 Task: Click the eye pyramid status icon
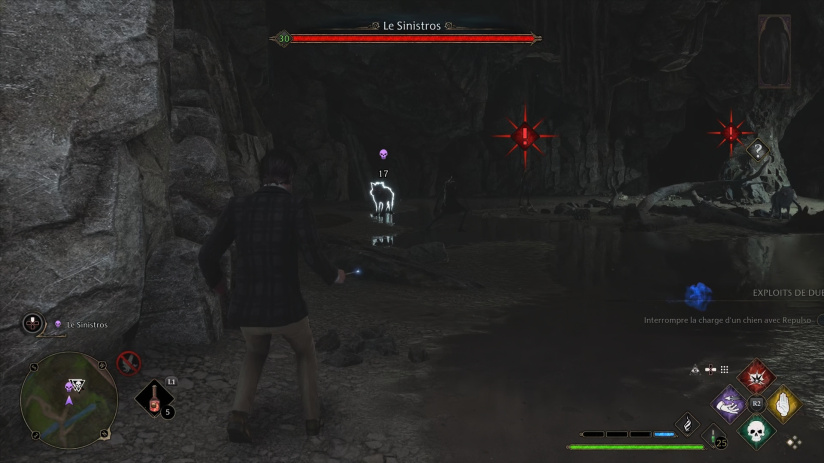[x=695, y=369]
